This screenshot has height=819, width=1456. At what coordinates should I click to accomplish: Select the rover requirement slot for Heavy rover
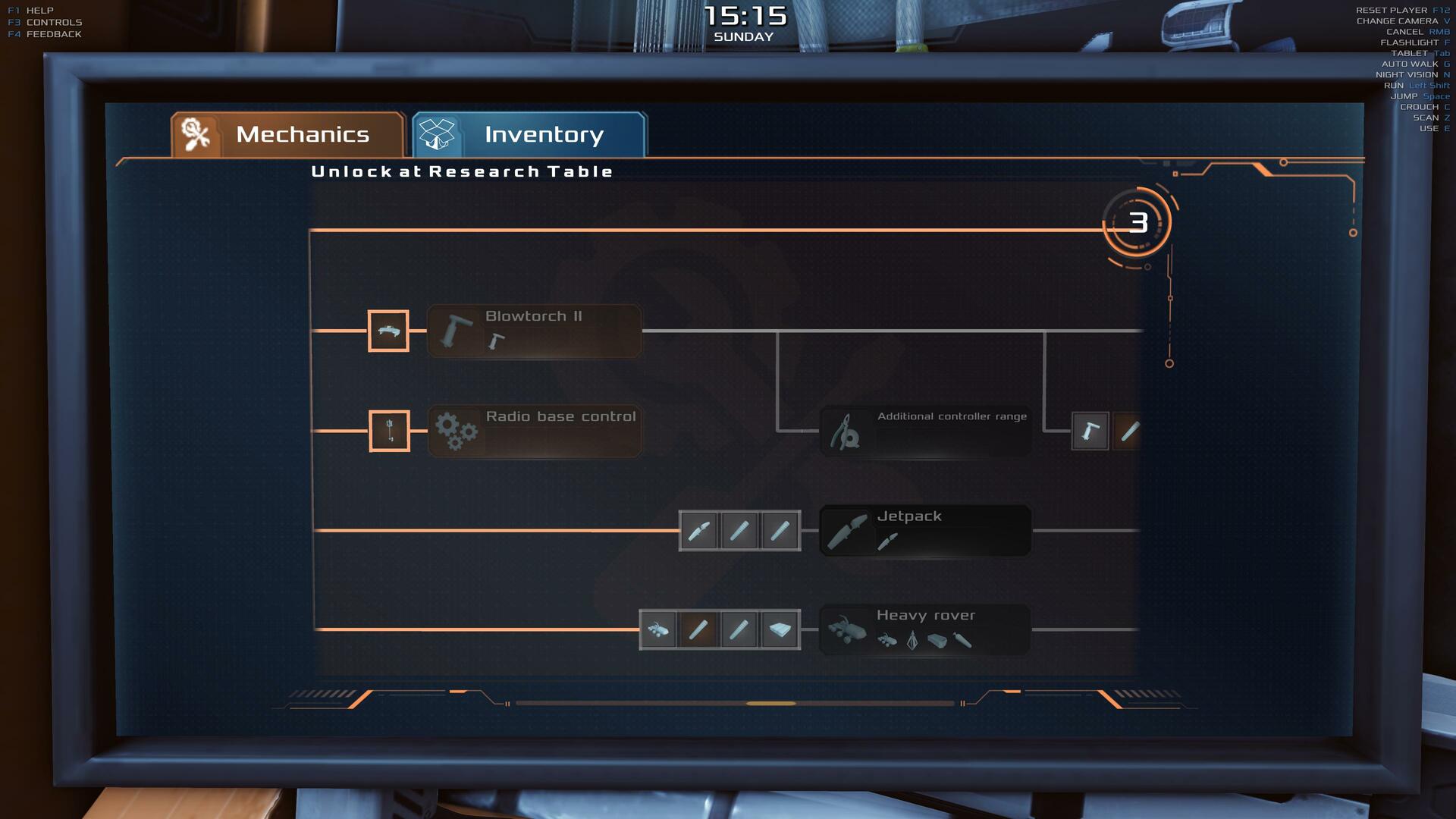click(658, 629)
